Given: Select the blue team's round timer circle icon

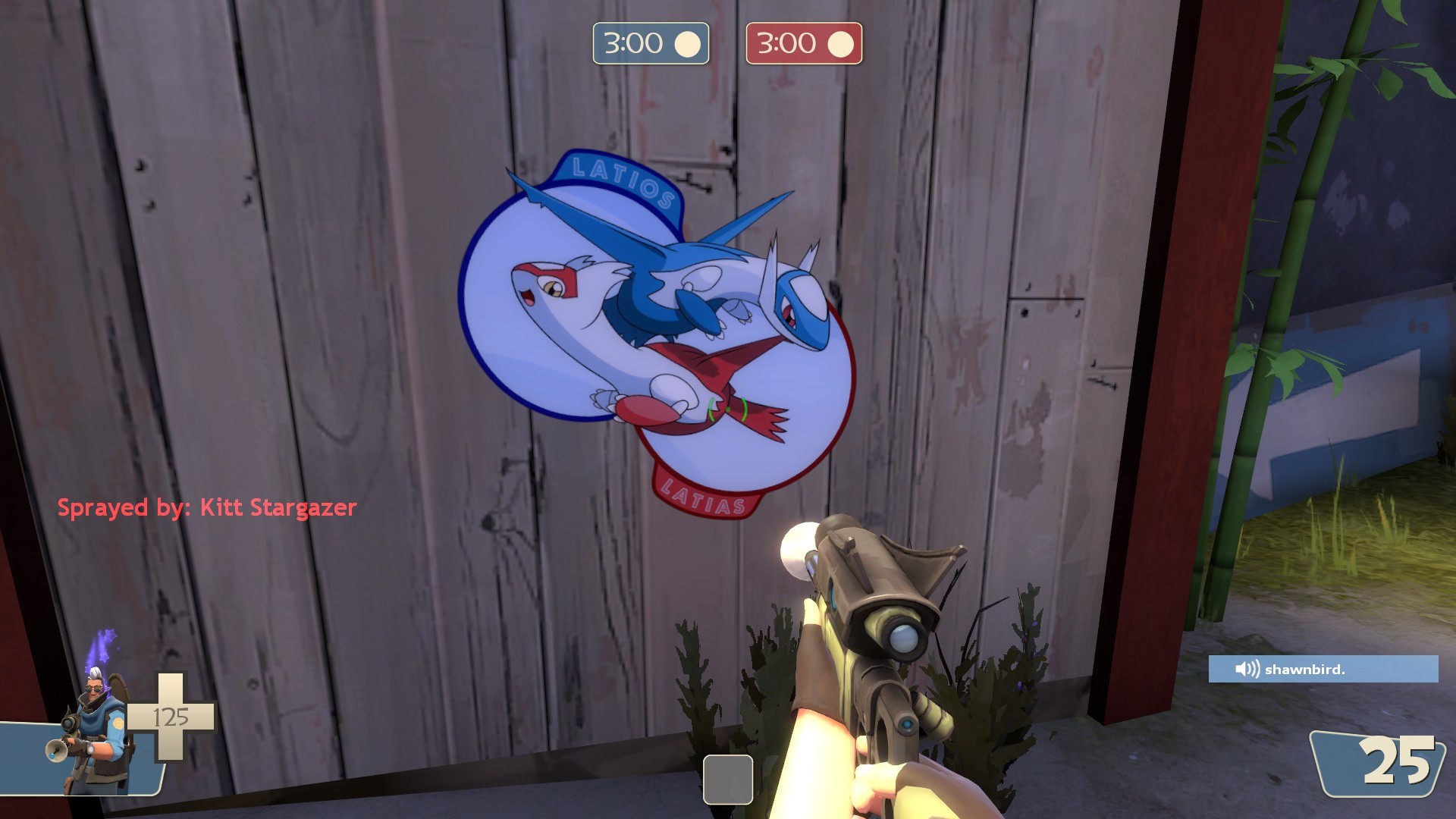Looking at the screenshot, I should pyautogui.click(x=688, y=43).
